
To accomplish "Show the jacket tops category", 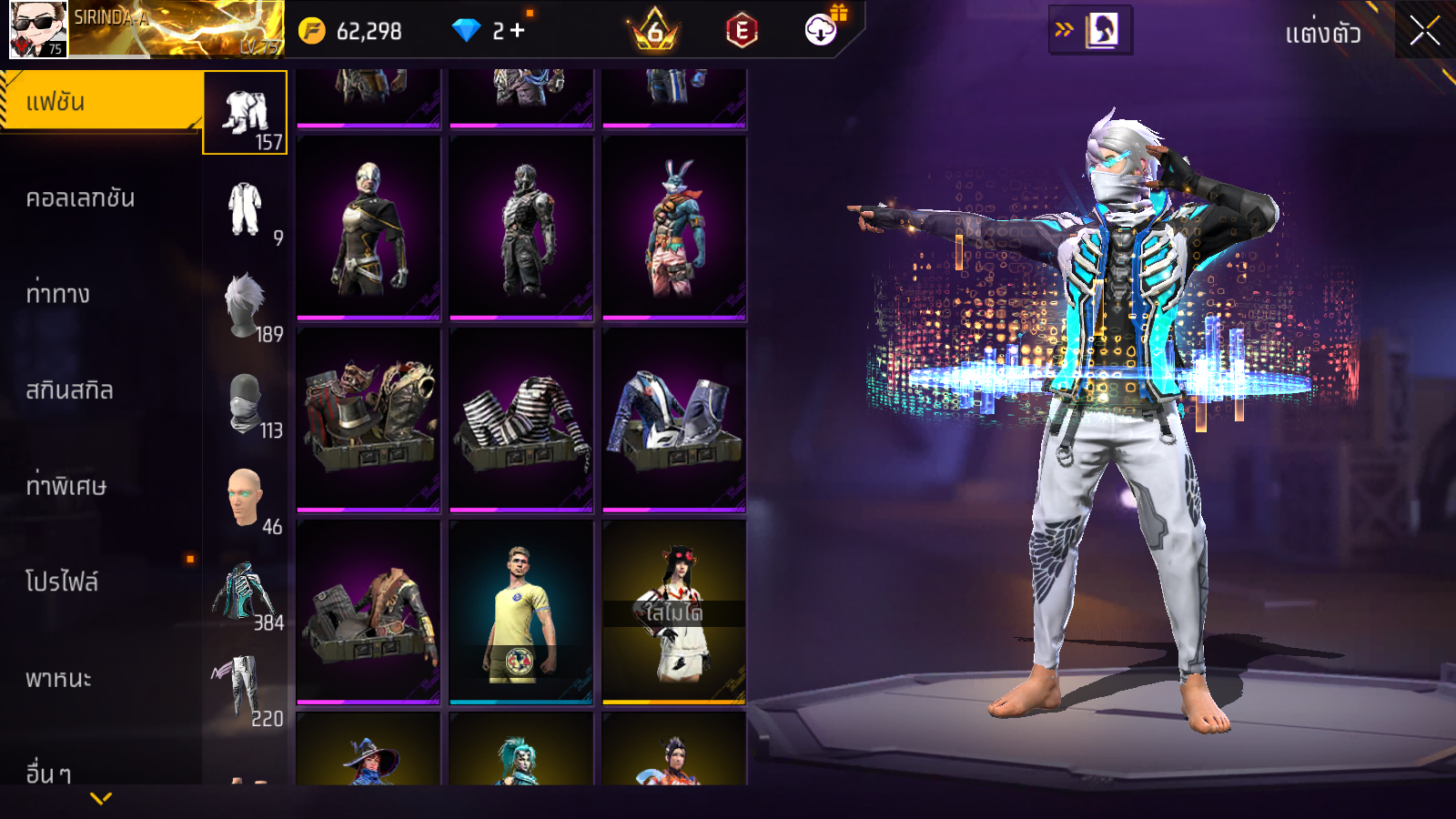I will tap(246, 593).
